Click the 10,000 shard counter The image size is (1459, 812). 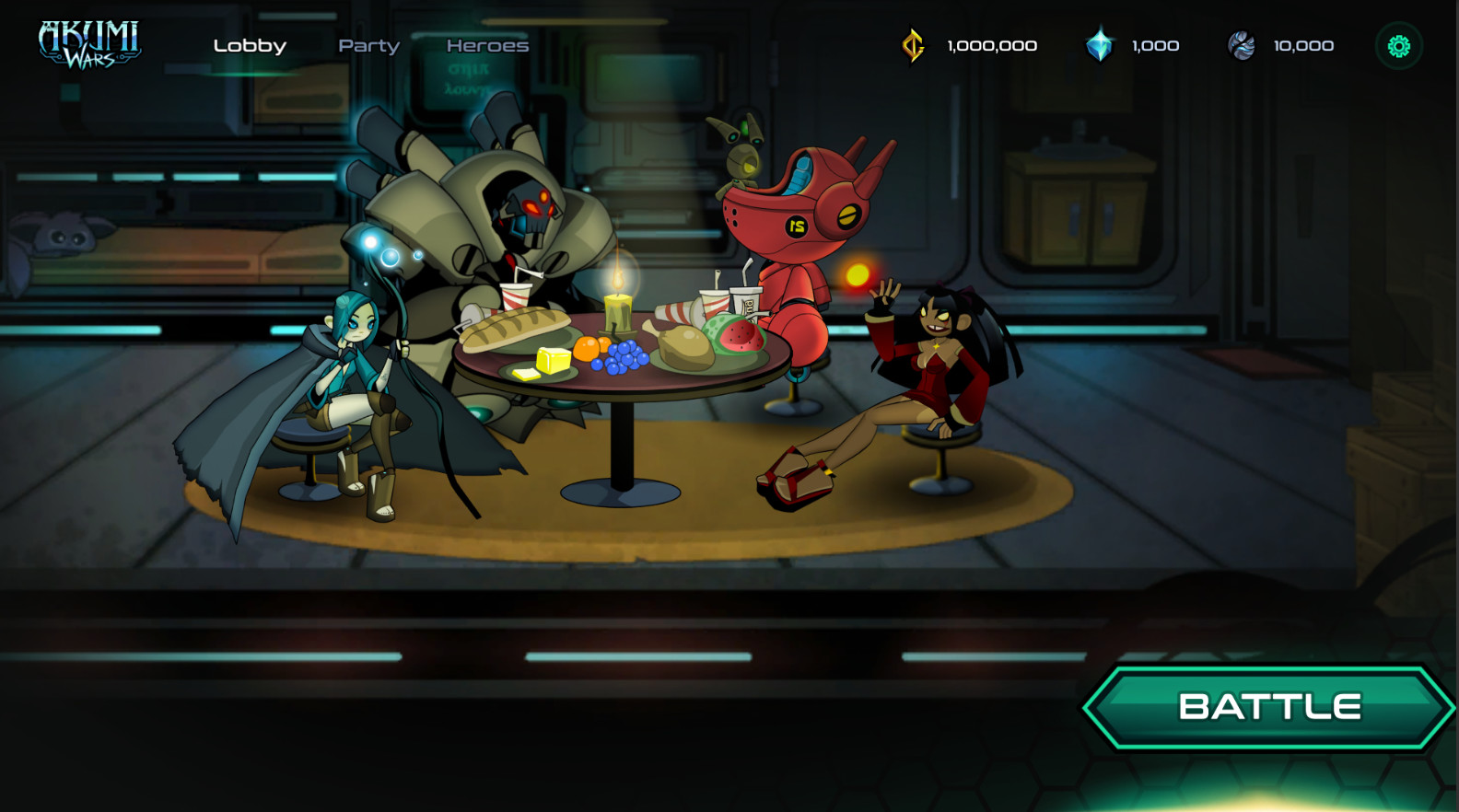1302,44
